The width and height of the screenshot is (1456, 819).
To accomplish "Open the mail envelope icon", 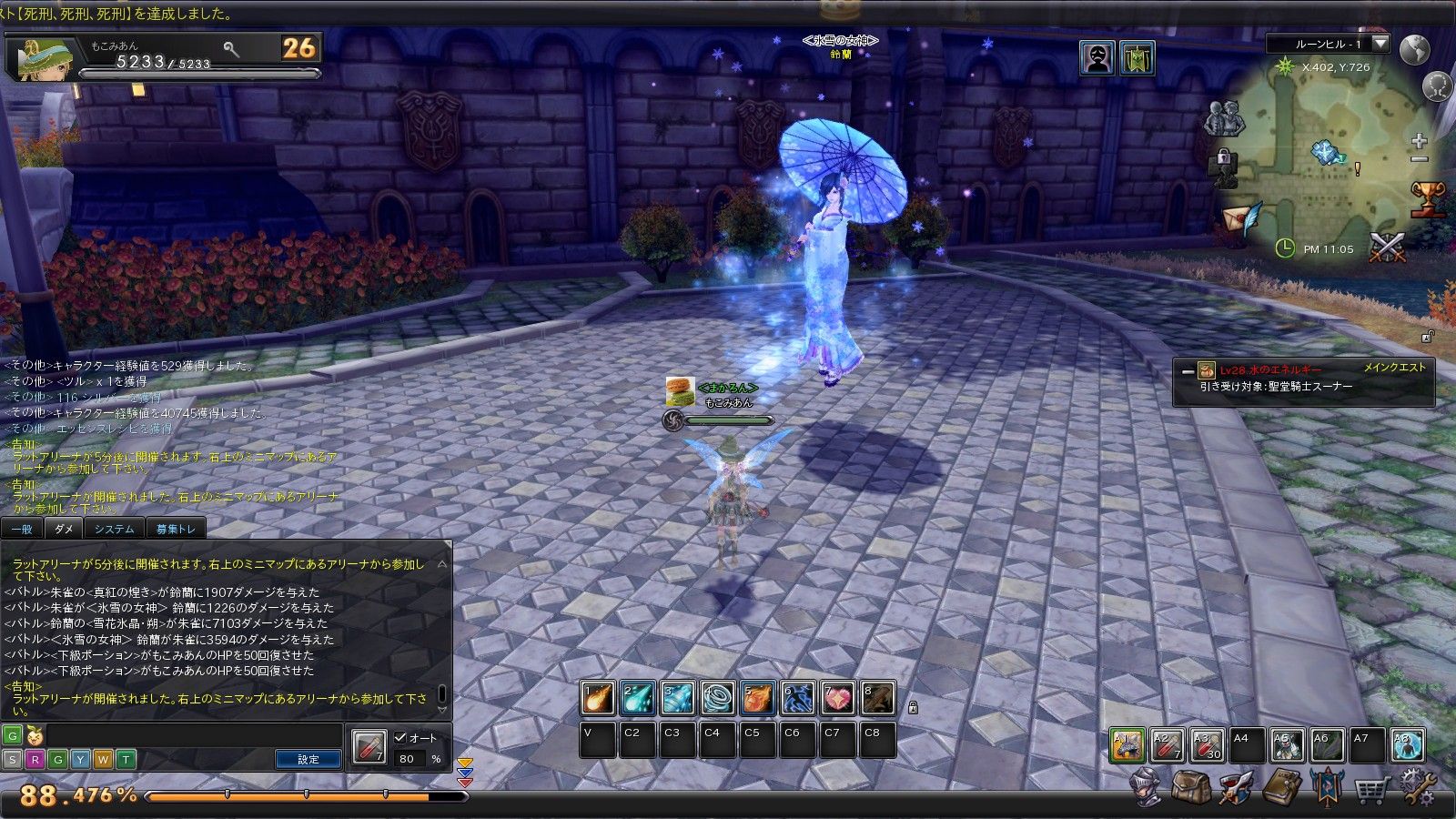I will coord(1241,218).
